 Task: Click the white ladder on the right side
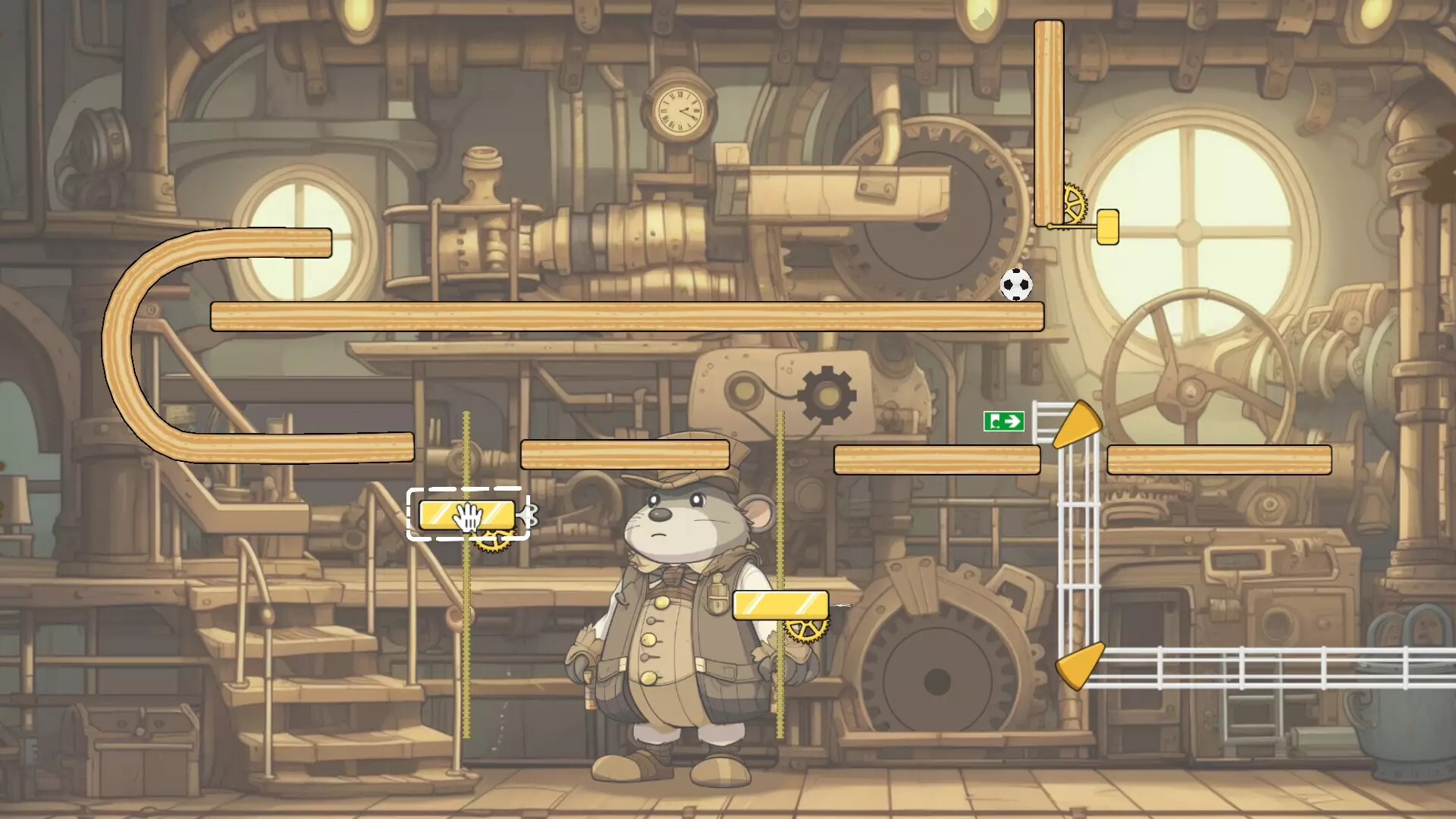tap(1075, 531)
